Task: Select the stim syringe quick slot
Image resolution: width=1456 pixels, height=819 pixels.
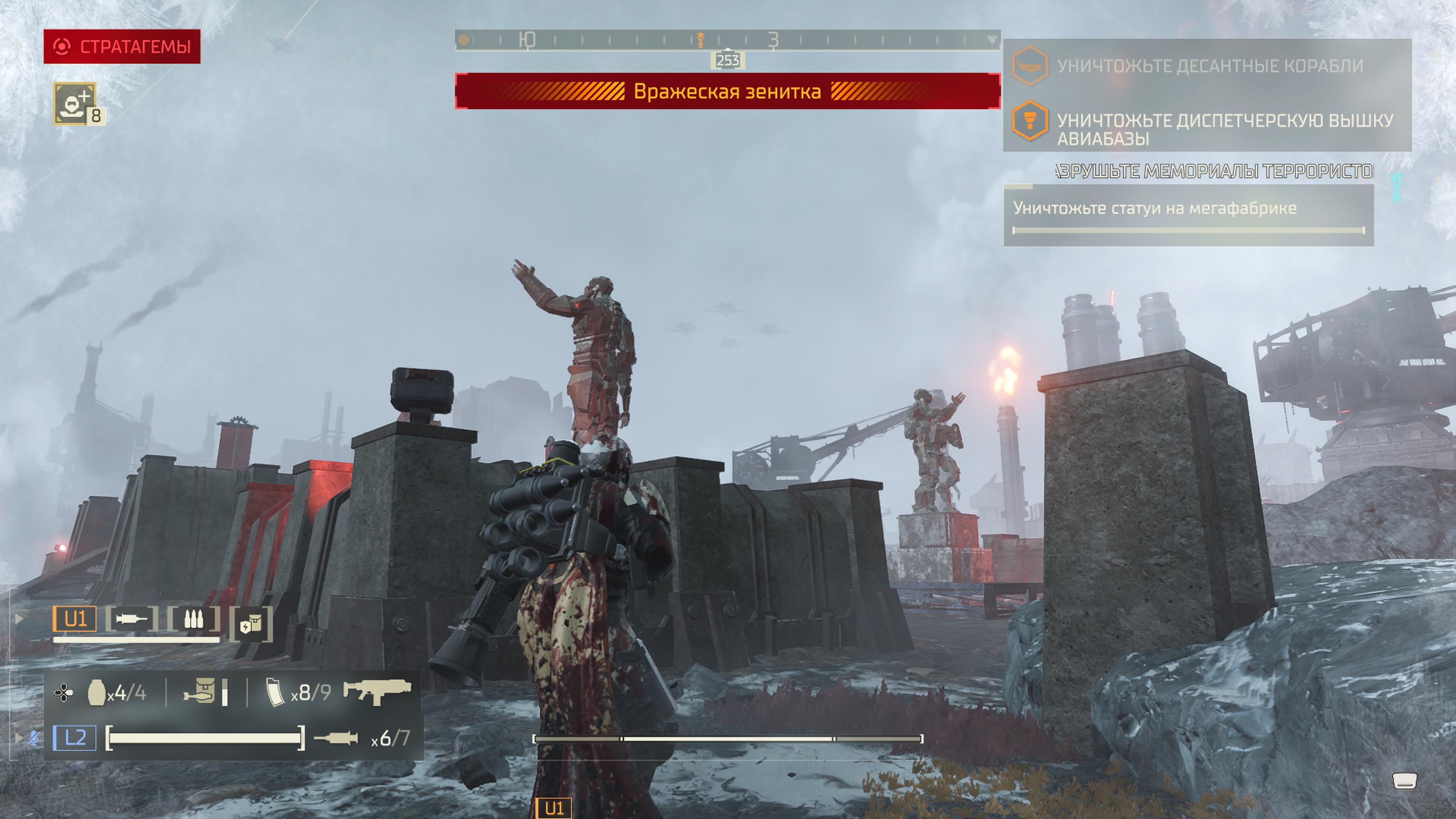Action: [132, 620]
